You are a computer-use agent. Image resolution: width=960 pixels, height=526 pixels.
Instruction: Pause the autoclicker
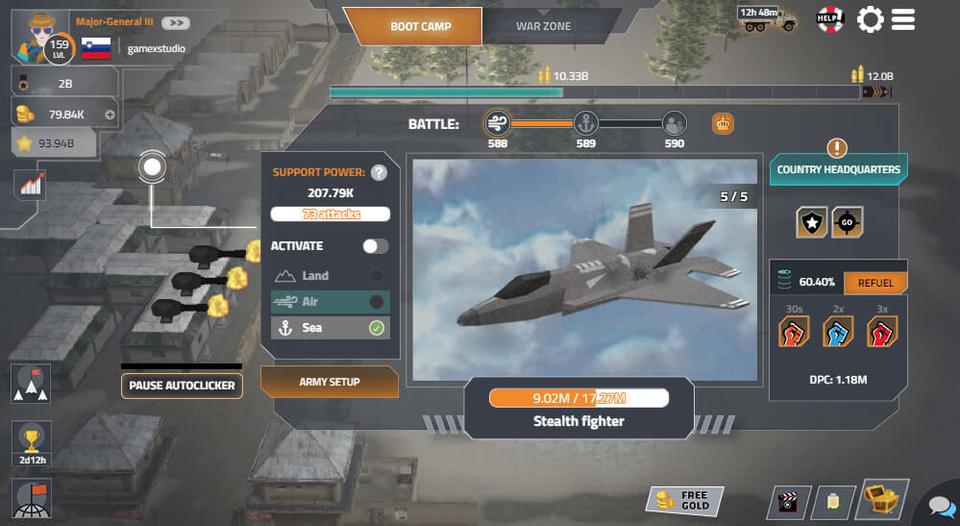(182, 385)
